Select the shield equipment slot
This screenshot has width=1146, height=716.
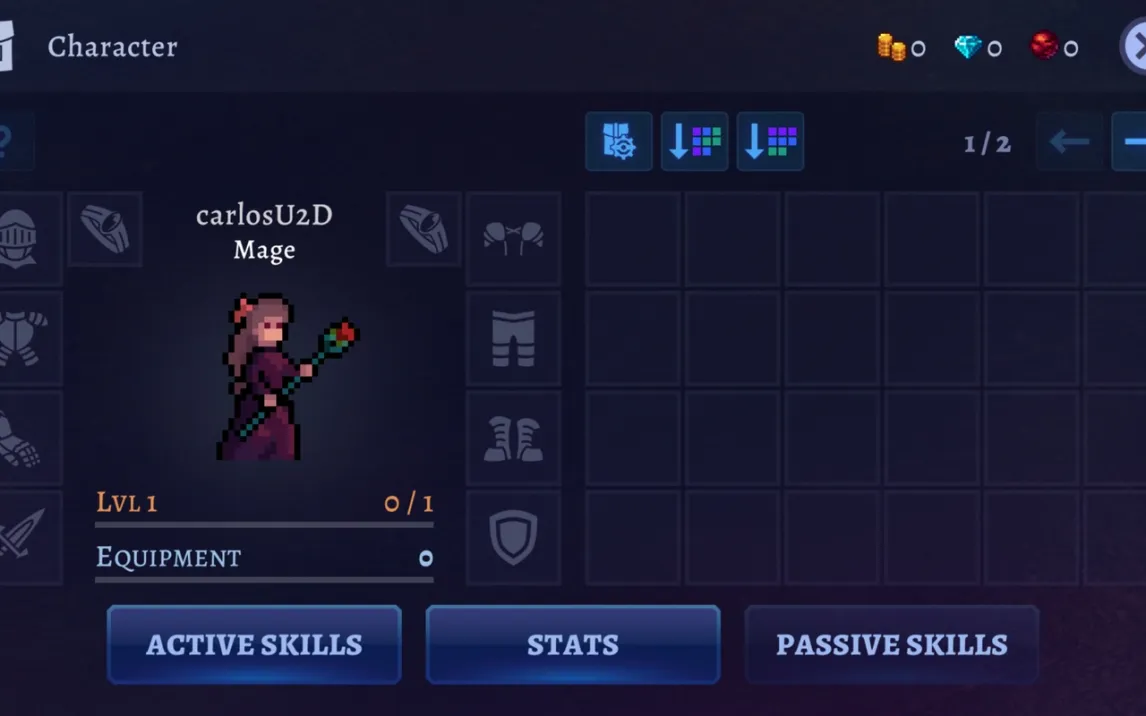pyautogui.click(x=513, y=537)
